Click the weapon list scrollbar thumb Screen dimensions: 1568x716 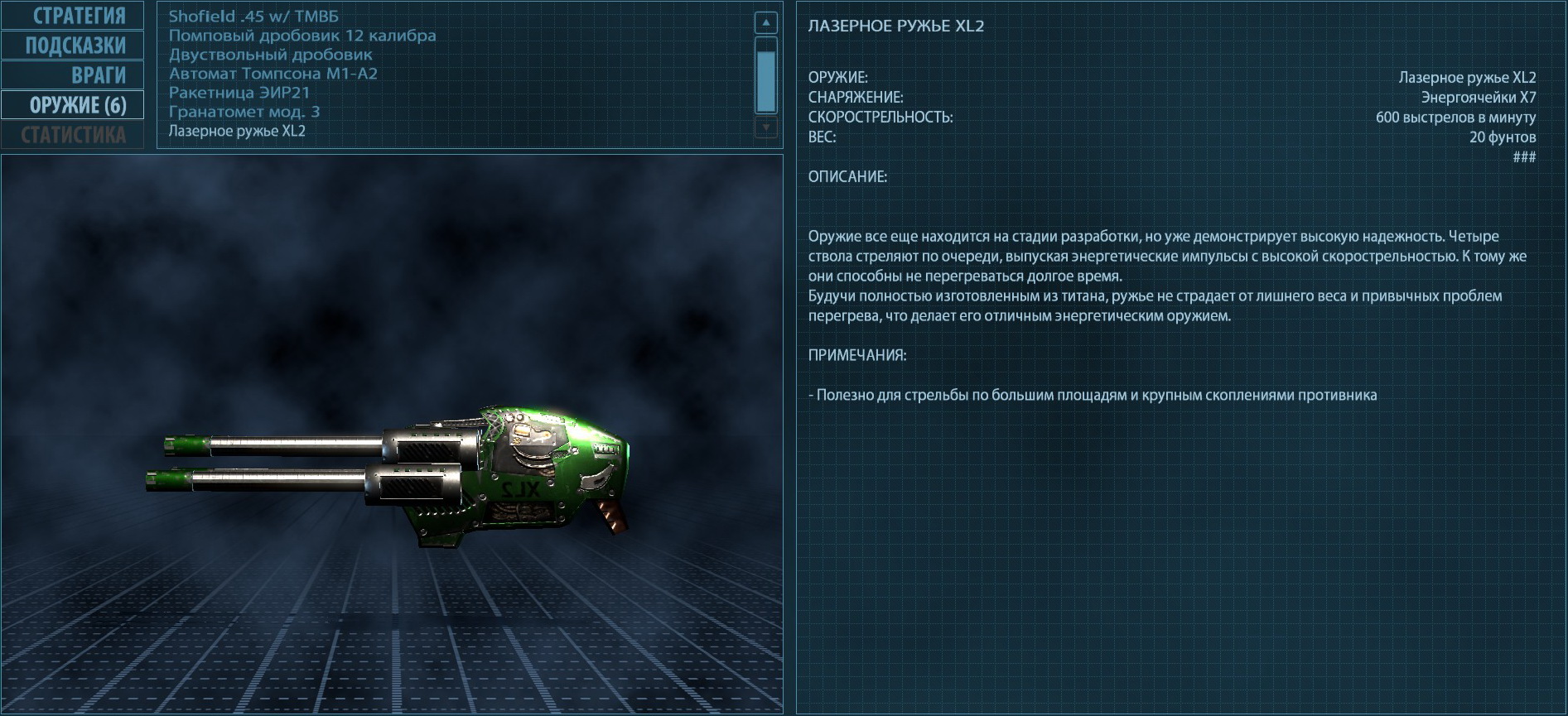click(766, 78)
